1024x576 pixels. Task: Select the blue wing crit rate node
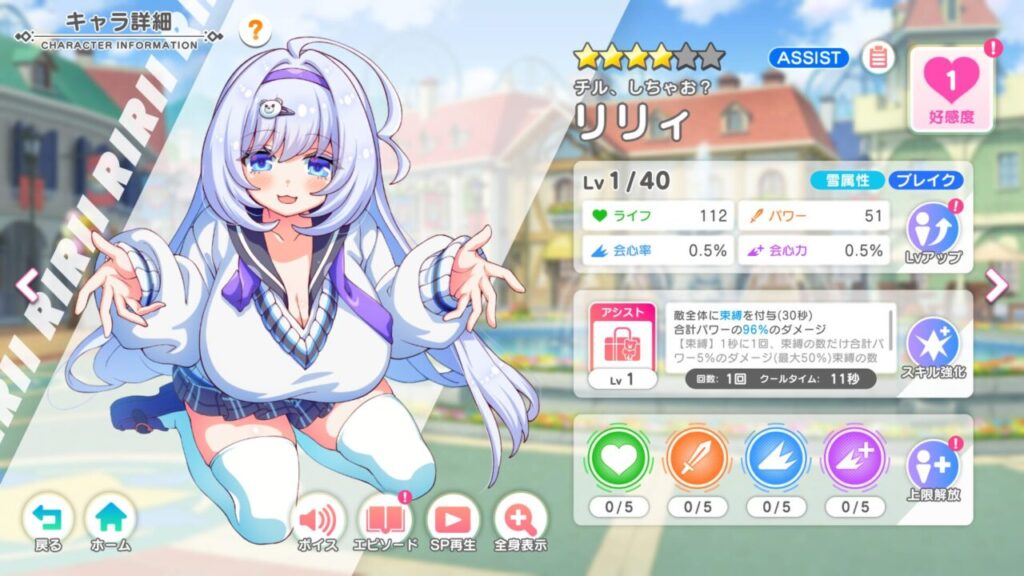(775, 461)
